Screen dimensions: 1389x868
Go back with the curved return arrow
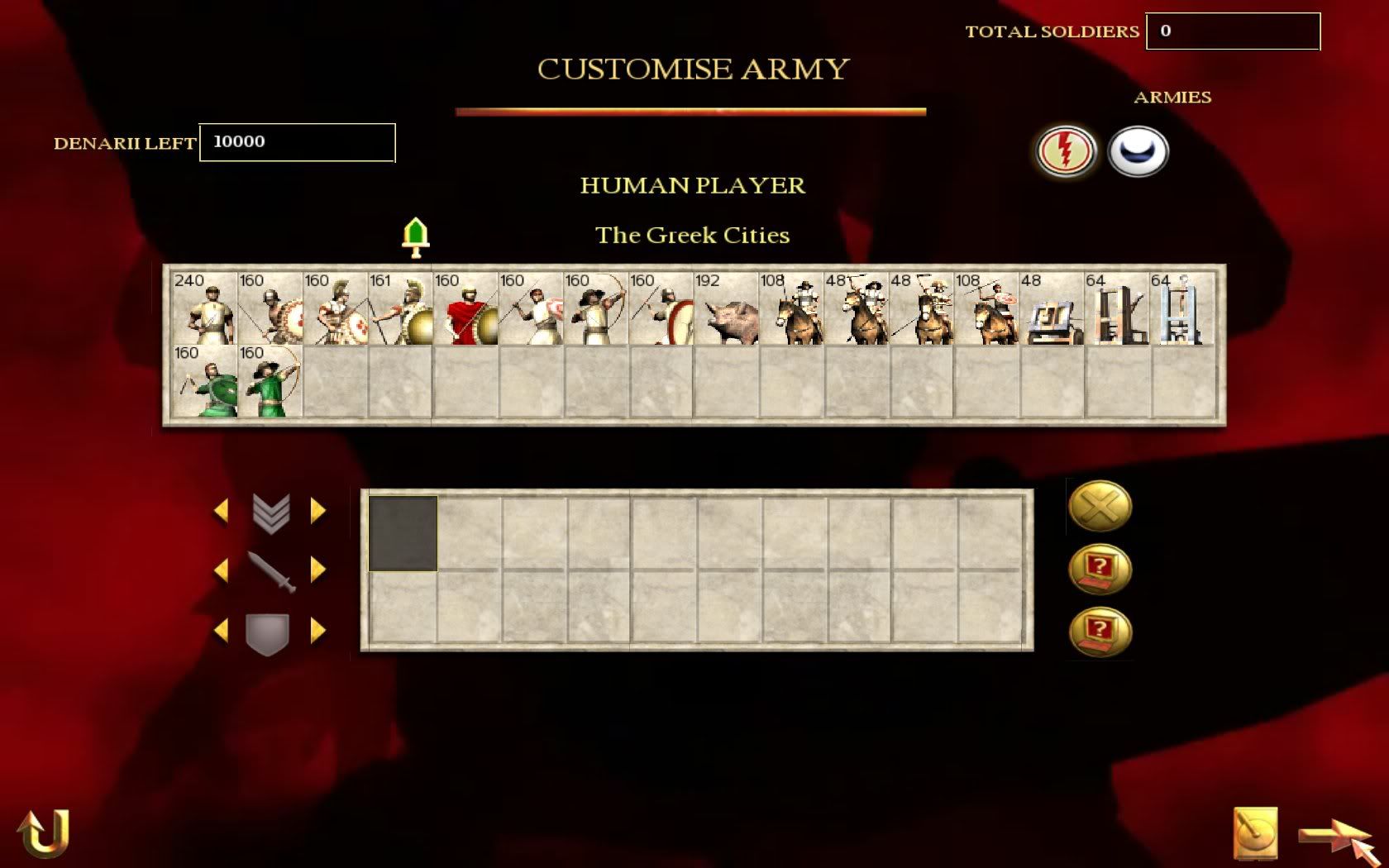pos(43,833)
